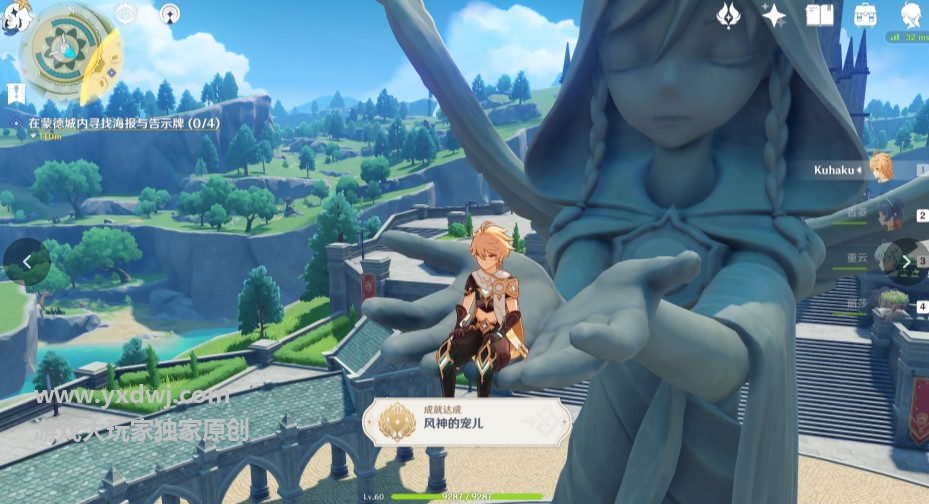Open the backpack inventory icon
This screenshot has width=929, height=504.
(865, 14)
